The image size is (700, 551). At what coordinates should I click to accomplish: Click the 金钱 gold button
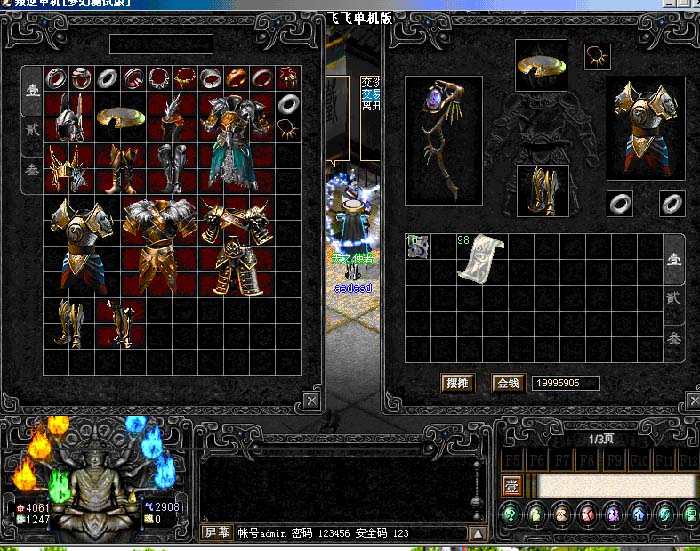tap(508, 383)
